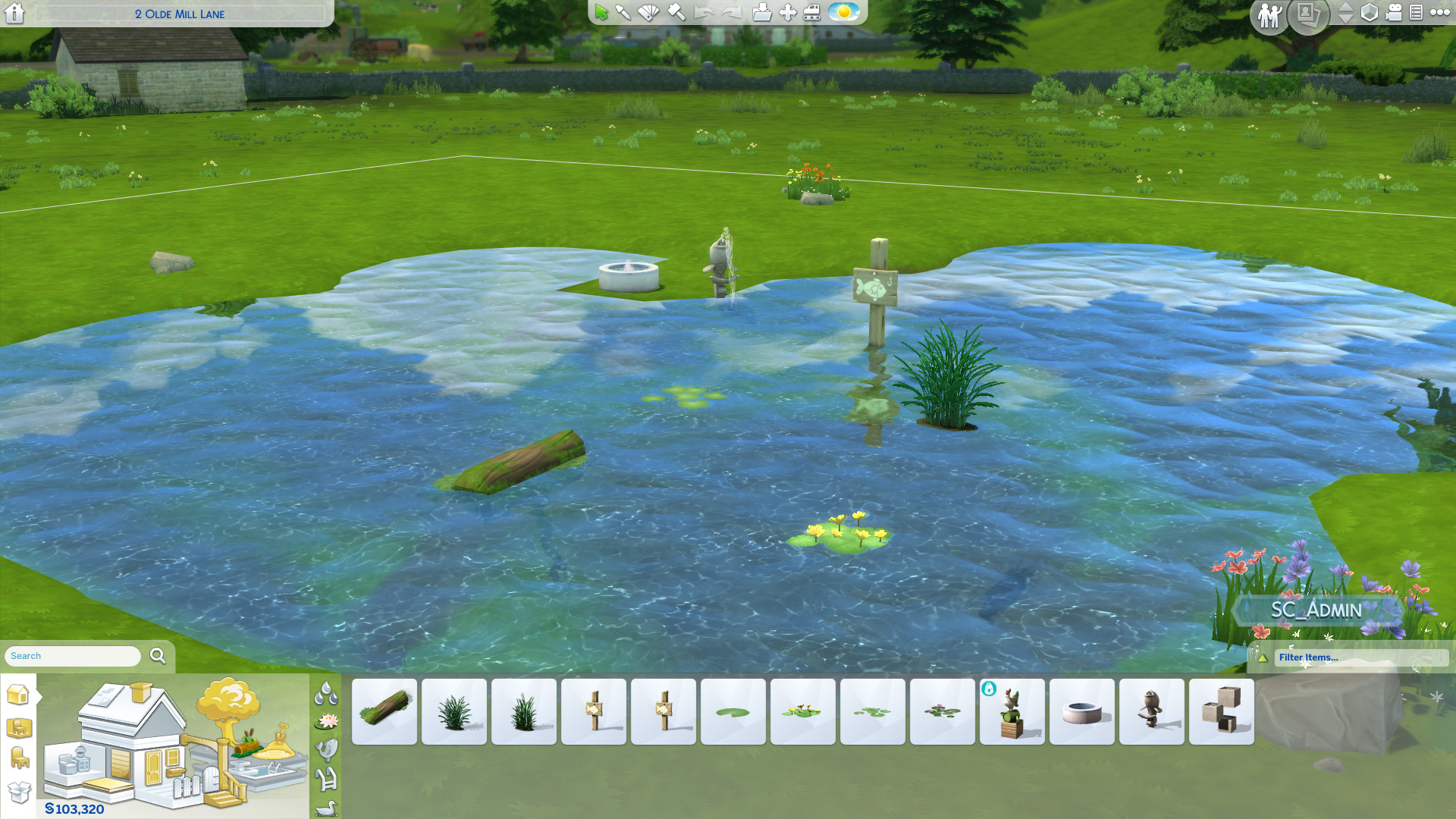This screenshot has width=1456, height=819.
Task: Pick the yellow-flowered lily pad thumbnail
Action: [803, 711]
